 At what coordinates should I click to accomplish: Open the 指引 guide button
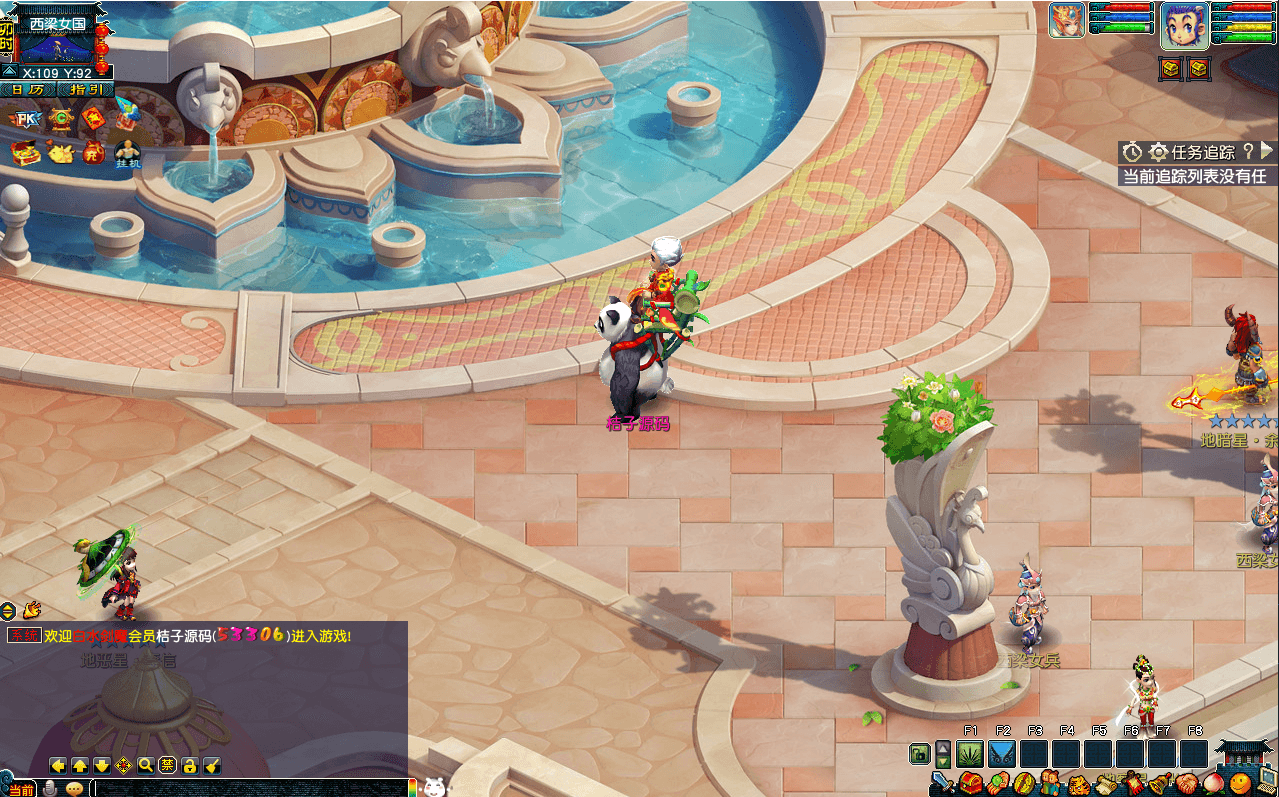86,90
